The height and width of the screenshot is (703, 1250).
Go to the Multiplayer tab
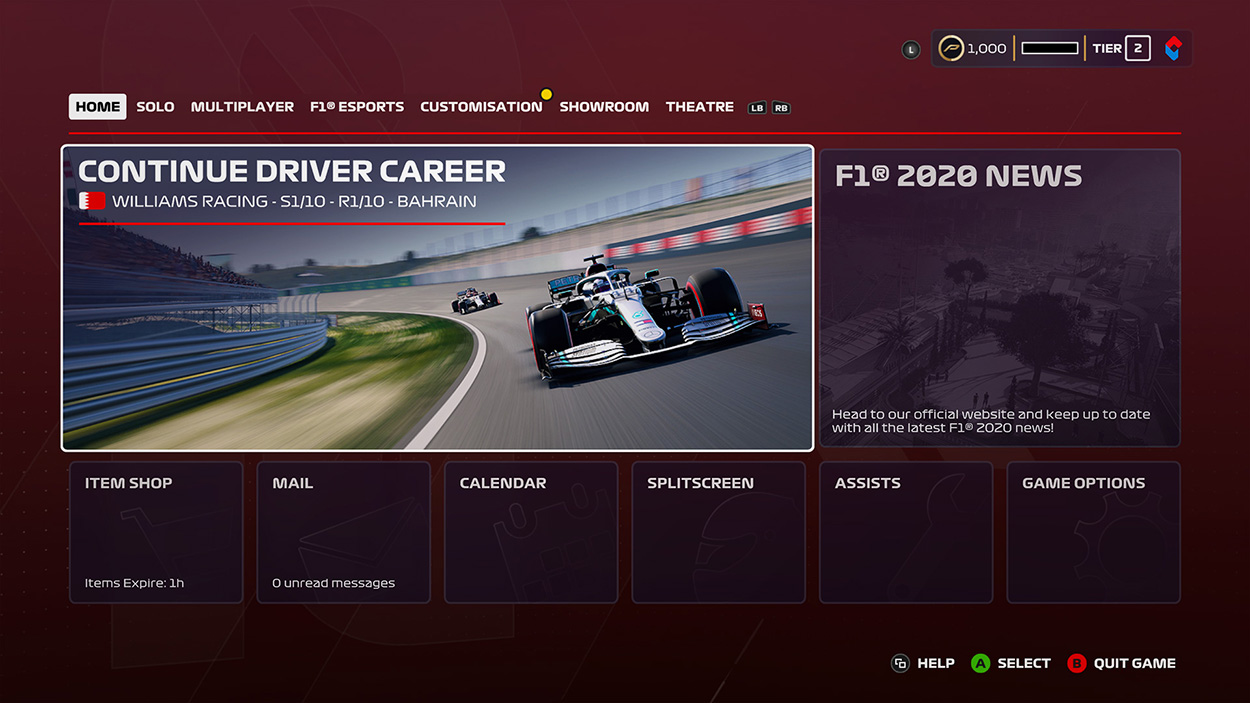(242, 107)
